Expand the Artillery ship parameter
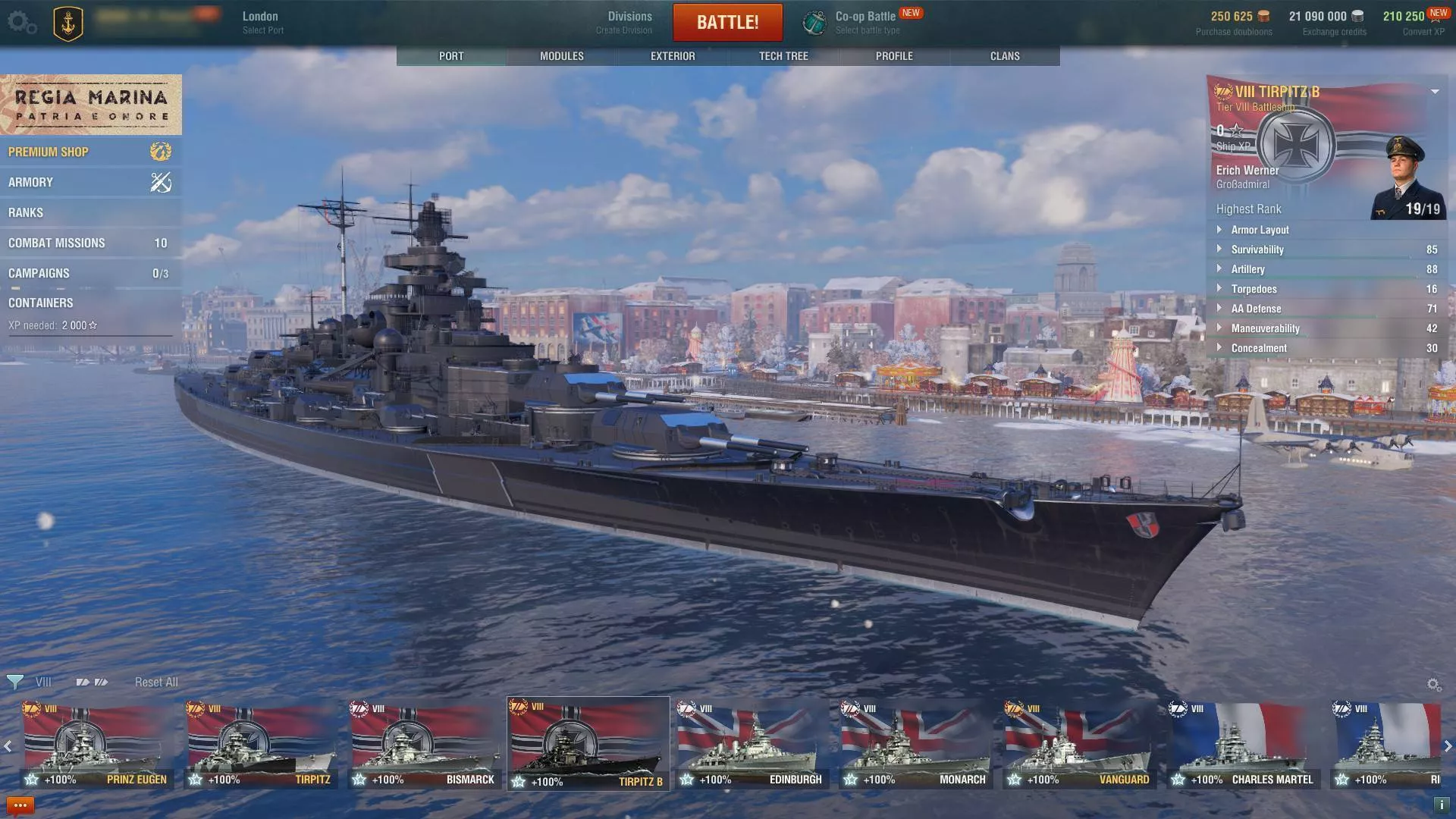 coord(1247,269)
